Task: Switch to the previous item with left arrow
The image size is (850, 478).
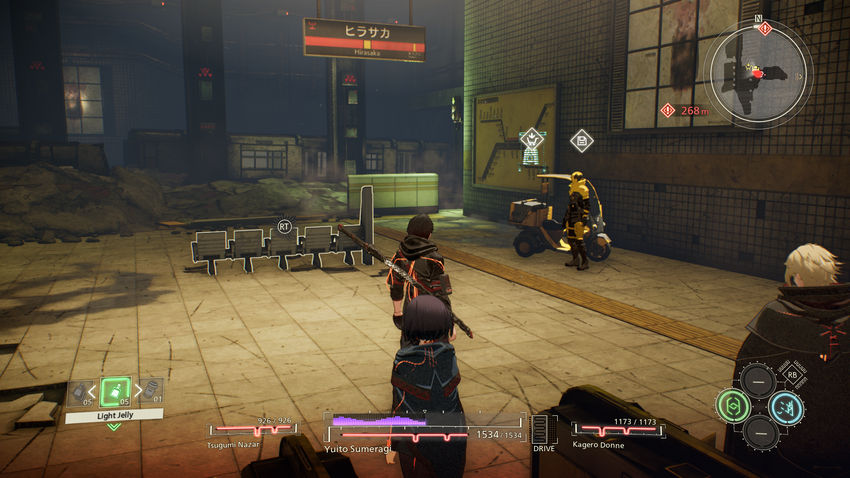Action: click(x=93, y=392)
